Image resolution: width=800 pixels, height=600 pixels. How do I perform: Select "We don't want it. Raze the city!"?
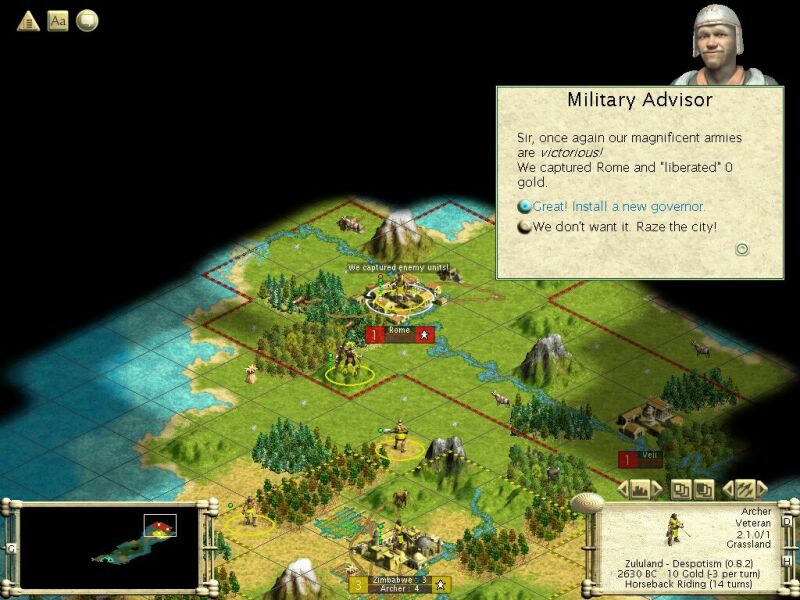(x=625, y=228)
